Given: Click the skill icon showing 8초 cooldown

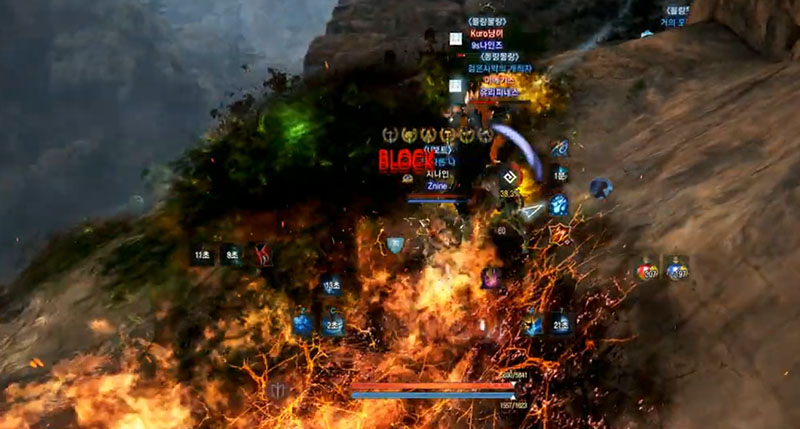Looking at the screenshot, I should tap(232, 255).
